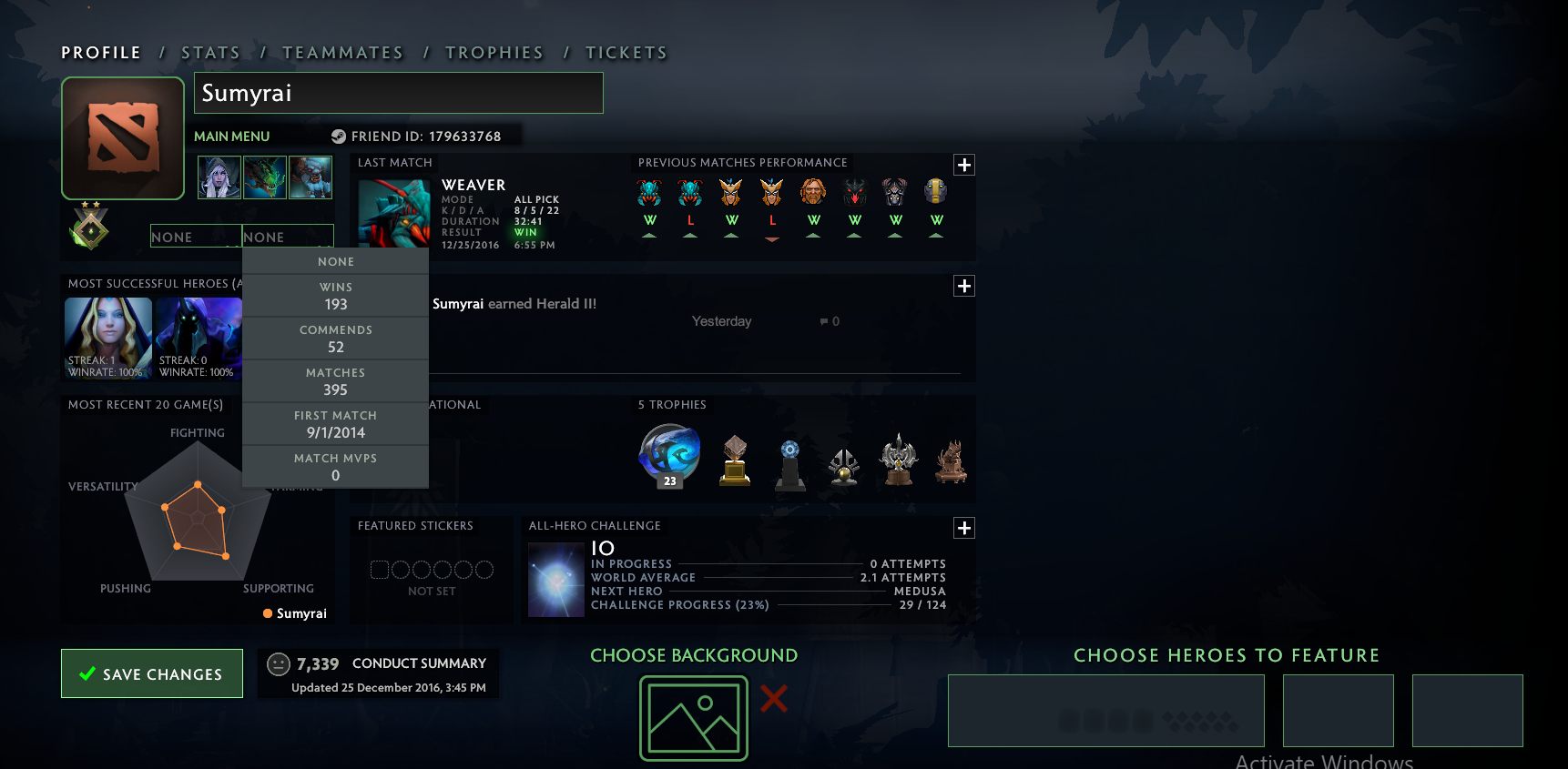Open the Weaver last match portrait
The image size is (1568, 769).
click(393, 213)
